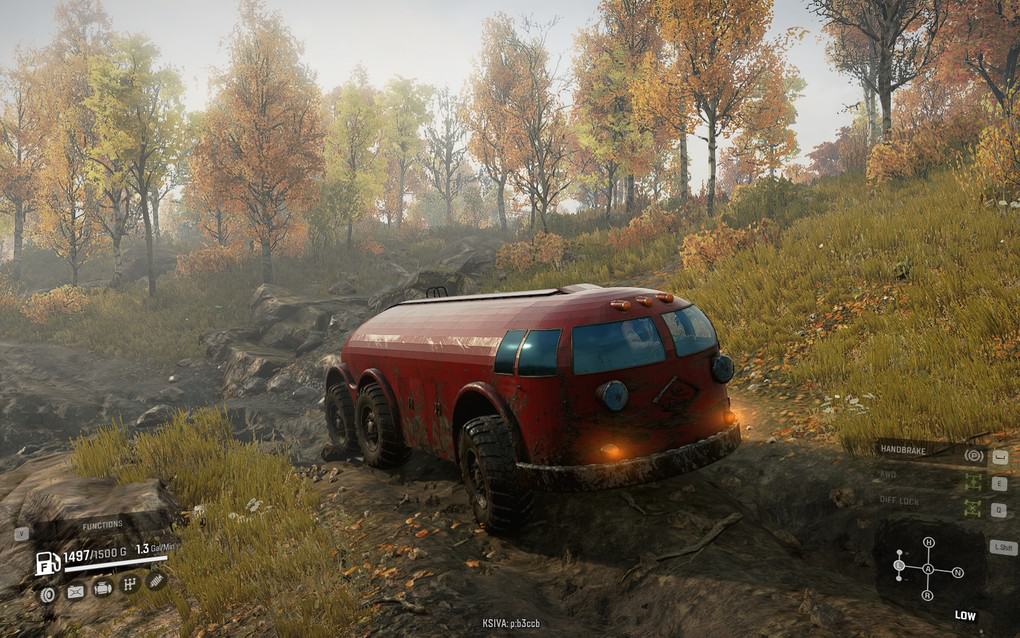Select Auto gear A on gearbox

pyautogui.click(x=928, y=569)
